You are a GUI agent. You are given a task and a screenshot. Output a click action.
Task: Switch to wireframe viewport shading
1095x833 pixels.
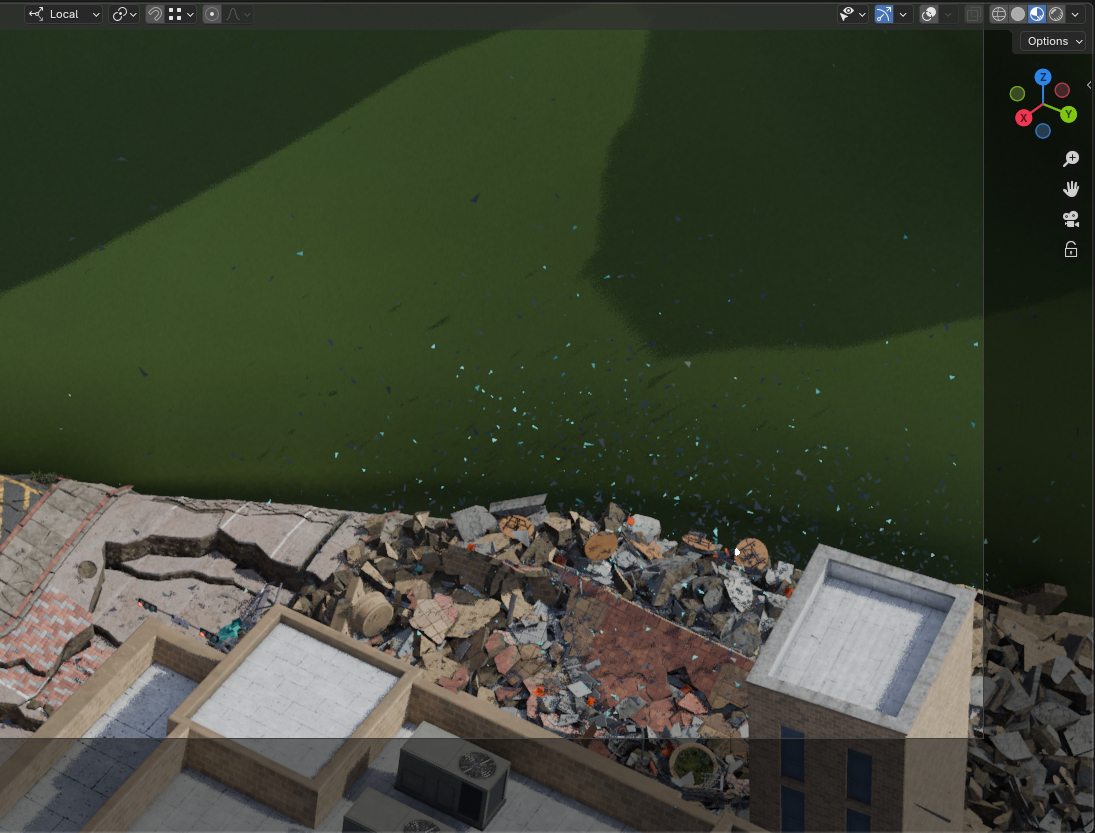(x=998, y=14)
